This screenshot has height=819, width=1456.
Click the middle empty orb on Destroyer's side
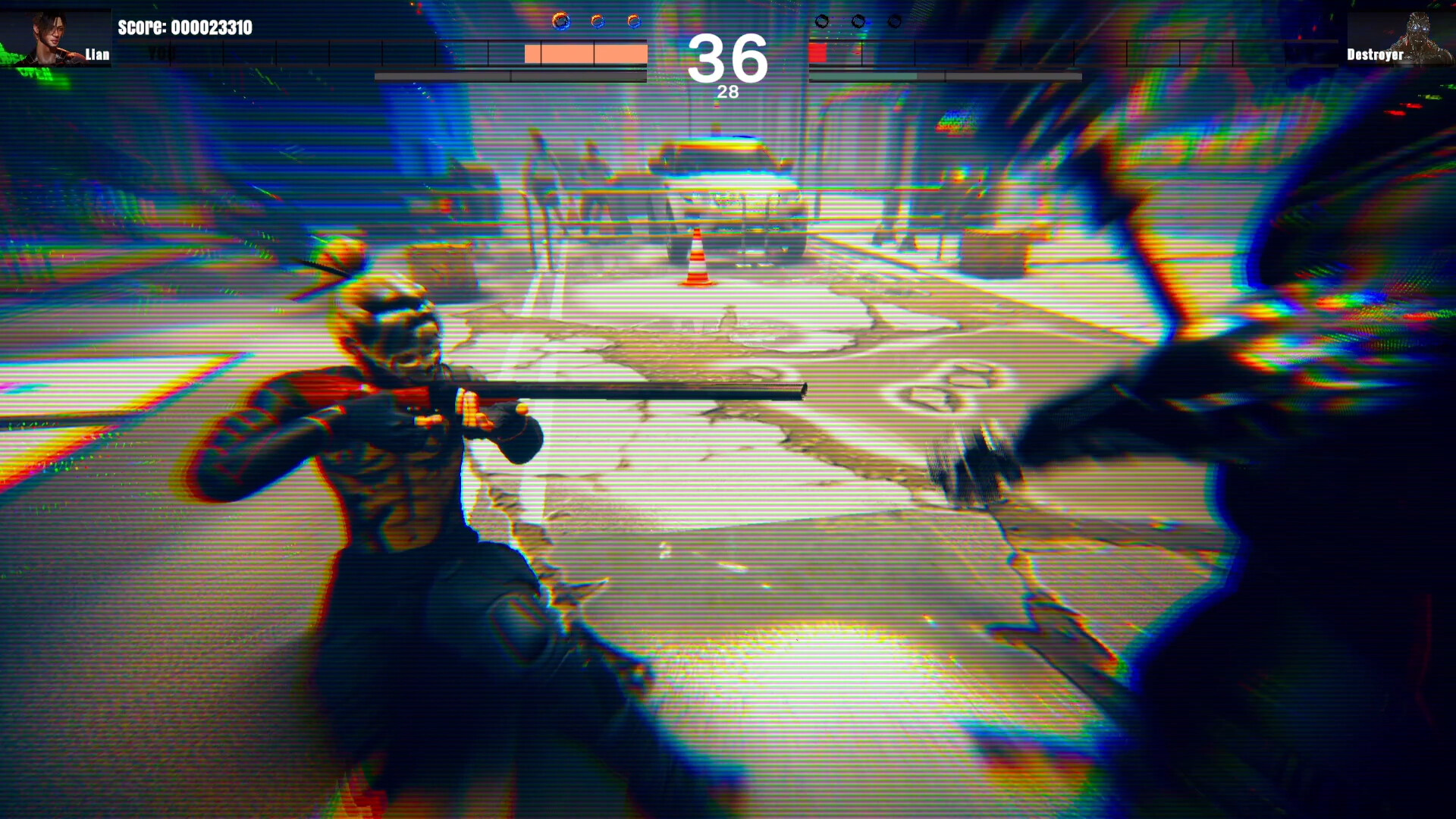859,21
